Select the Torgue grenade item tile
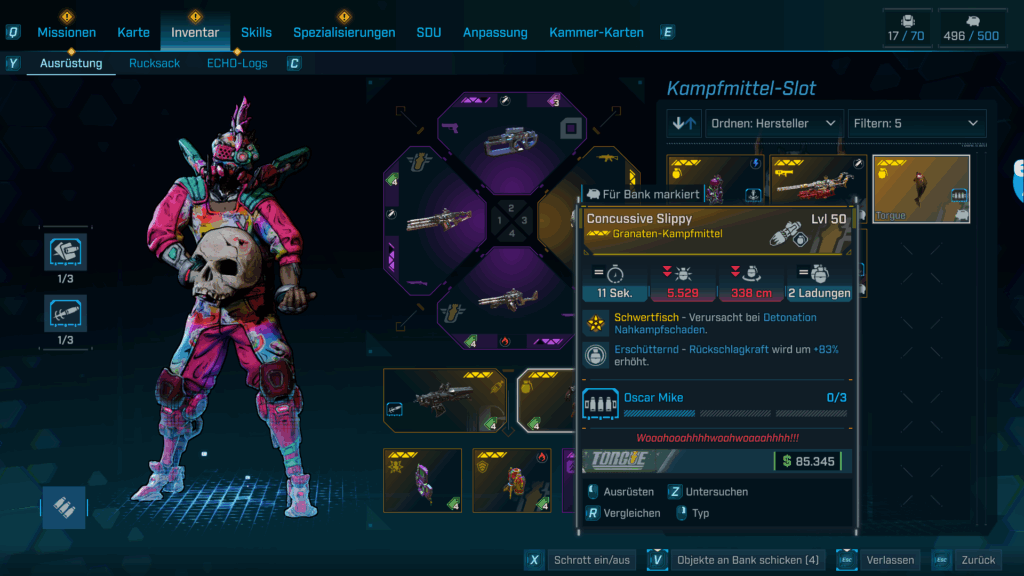1024x576 pixels. click(x=921, y=188)
